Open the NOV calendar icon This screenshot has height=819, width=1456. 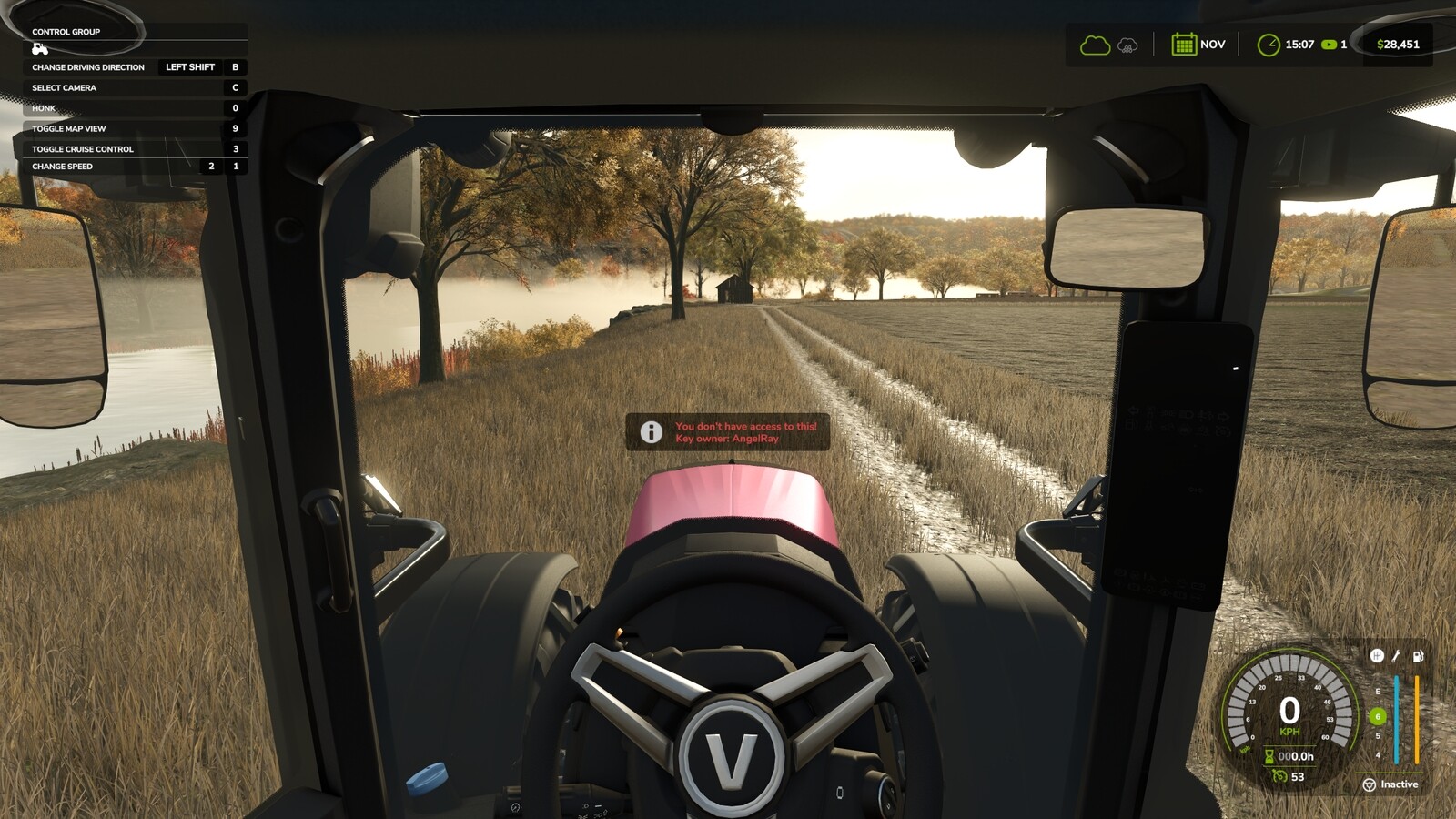tap(1184, 44)
